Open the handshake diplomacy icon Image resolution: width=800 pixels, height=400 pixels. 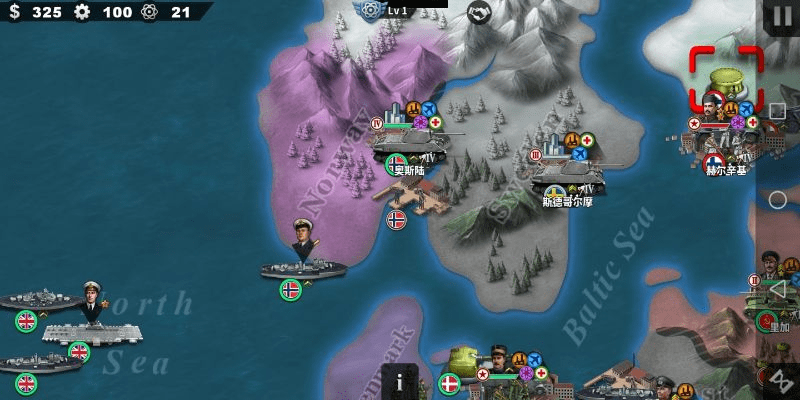(480, 12)
